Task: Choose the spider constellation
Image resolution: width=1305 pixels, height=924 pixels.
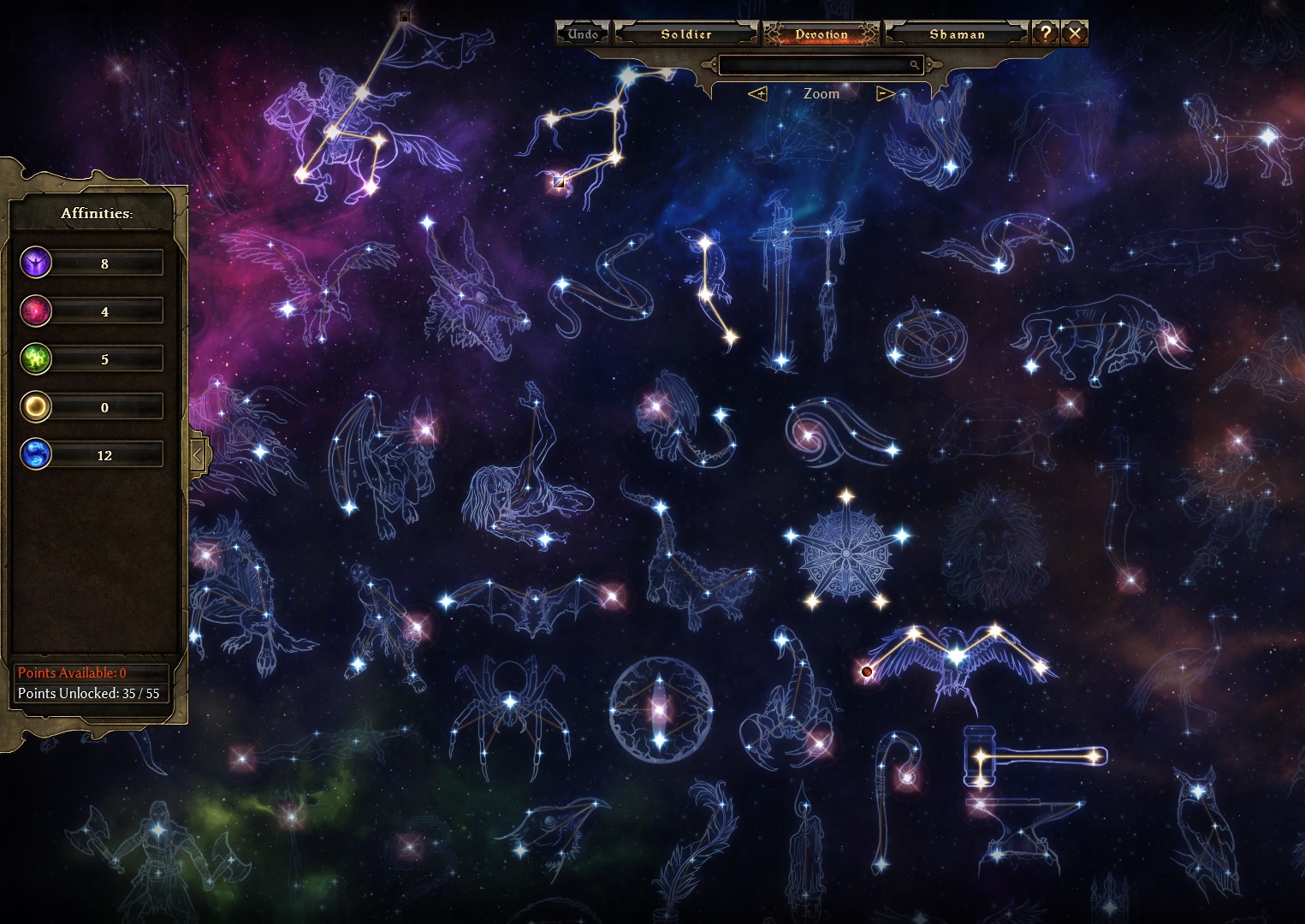Action: click(510, 710)
